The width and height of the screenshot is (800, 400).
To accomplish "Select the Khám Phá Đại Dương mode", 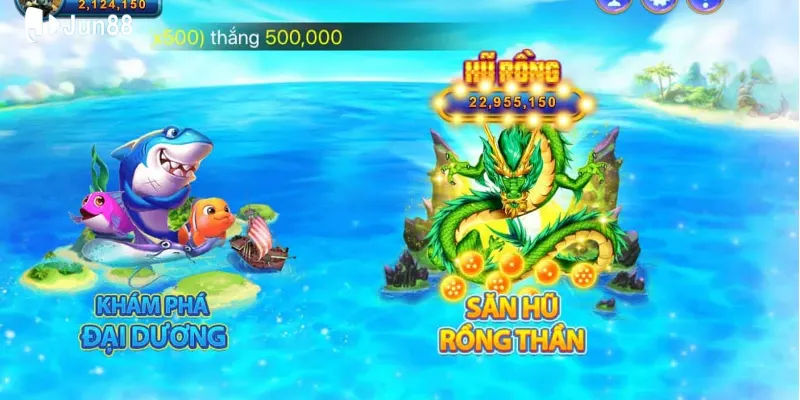I will [160, 322].
